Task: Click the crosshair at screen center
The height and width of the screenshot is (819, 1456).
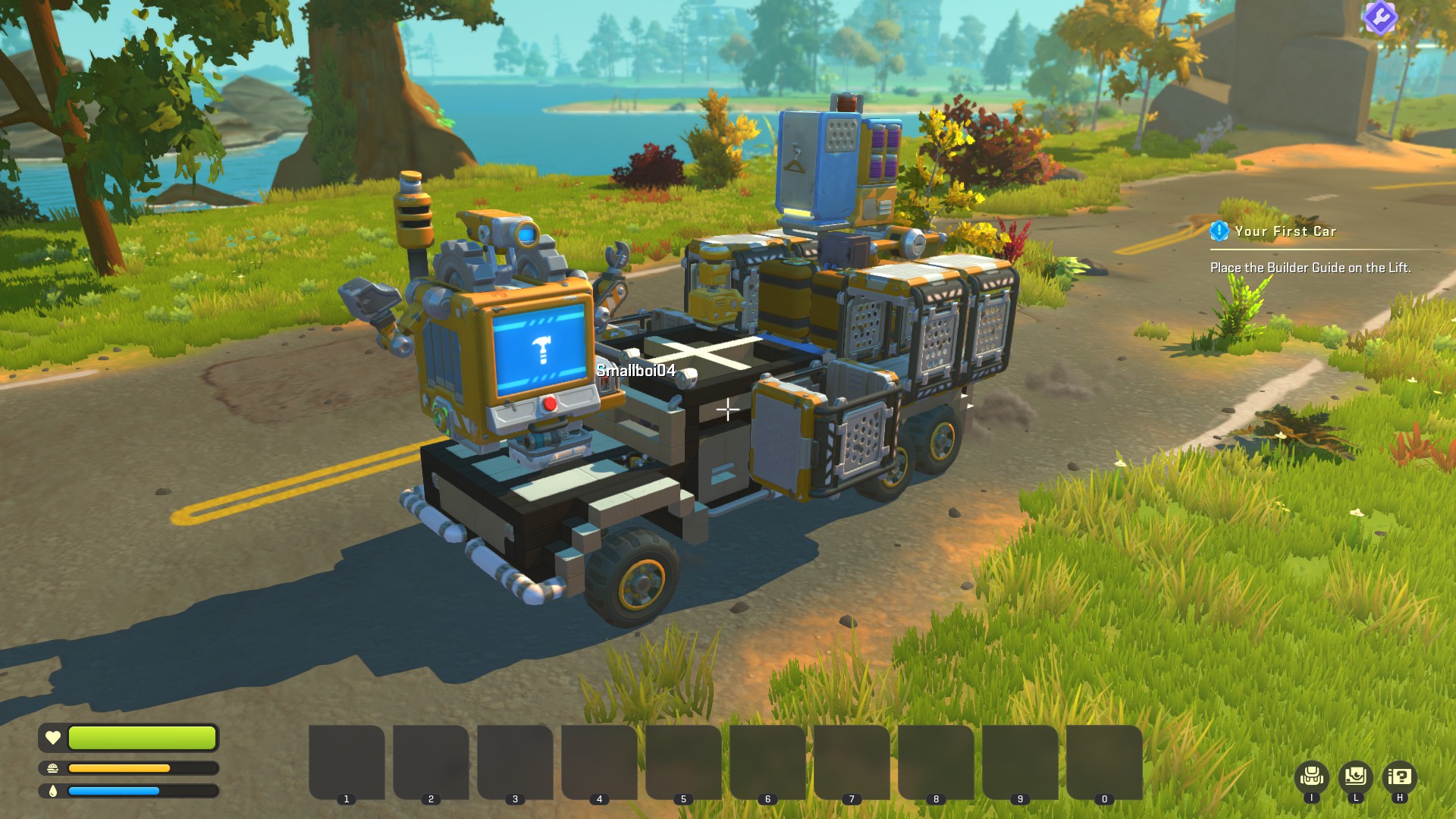Action: [x=728, y=409]
